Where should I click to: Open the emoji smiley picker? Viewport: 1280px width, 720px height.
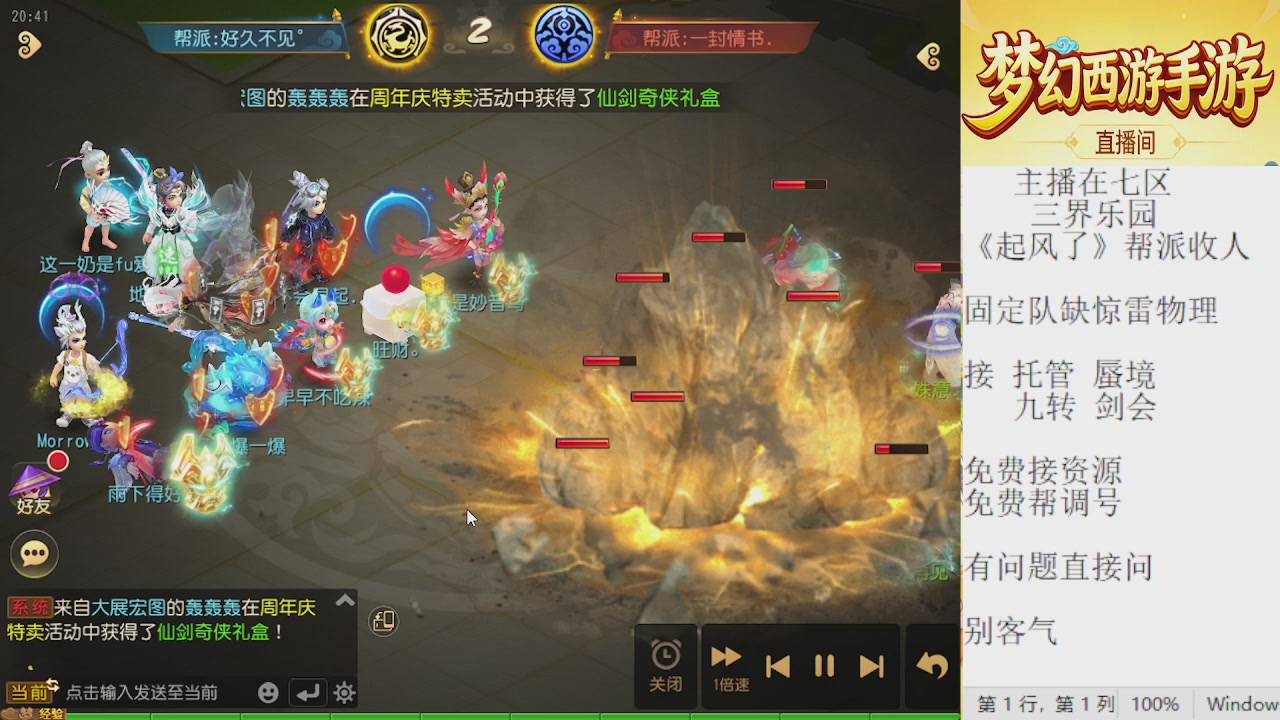268,691
